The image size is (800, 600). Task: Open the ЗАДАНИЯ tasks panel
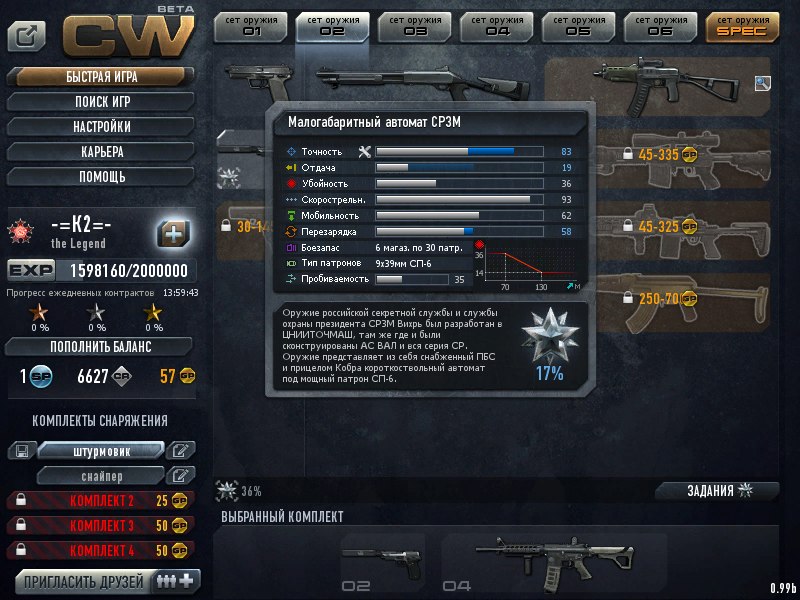[716, 491]
